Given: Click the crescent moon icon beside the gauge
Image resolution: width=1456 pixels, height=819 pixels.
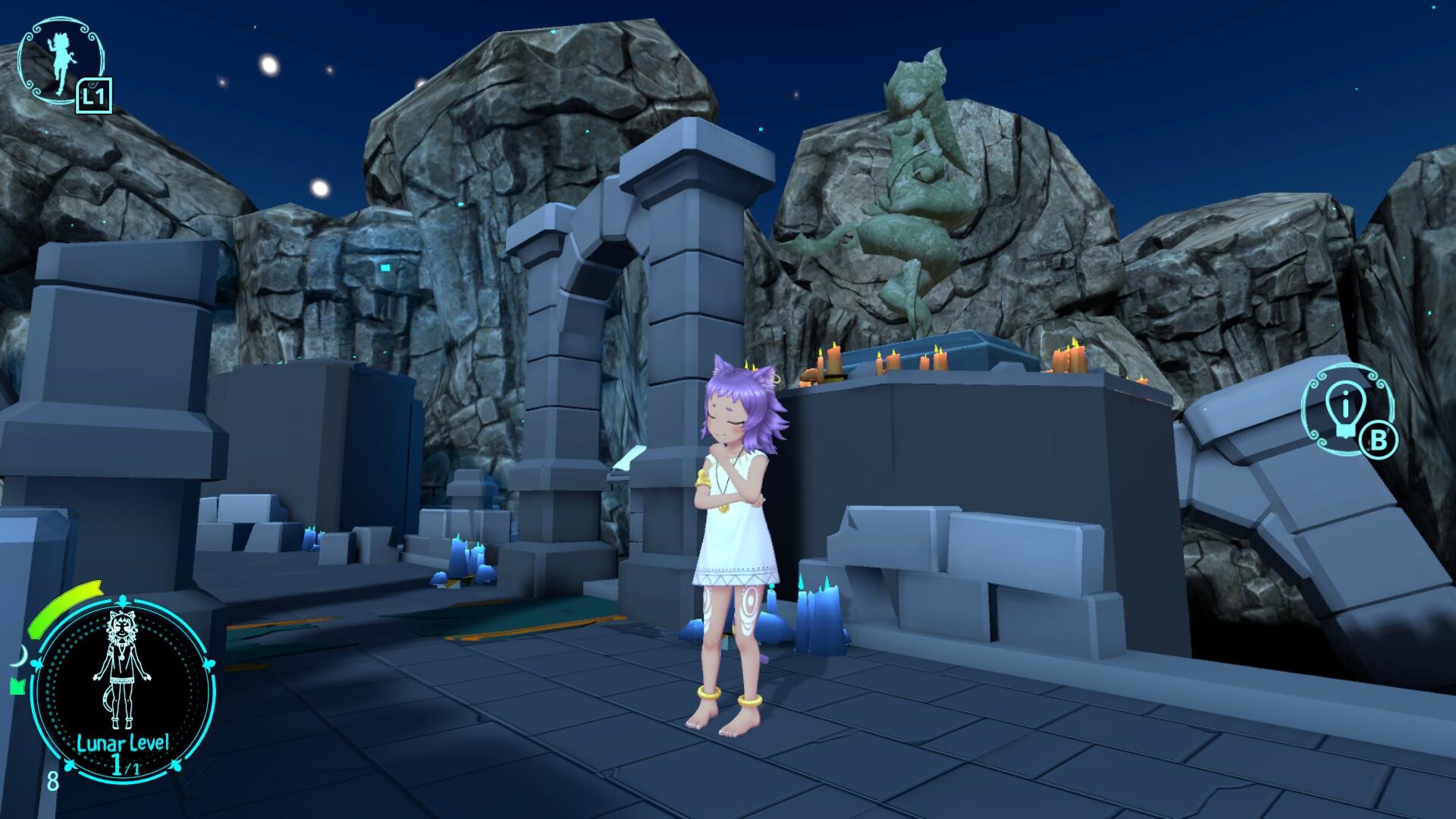Looking at the screenshot, I should [x=20, y=655].
